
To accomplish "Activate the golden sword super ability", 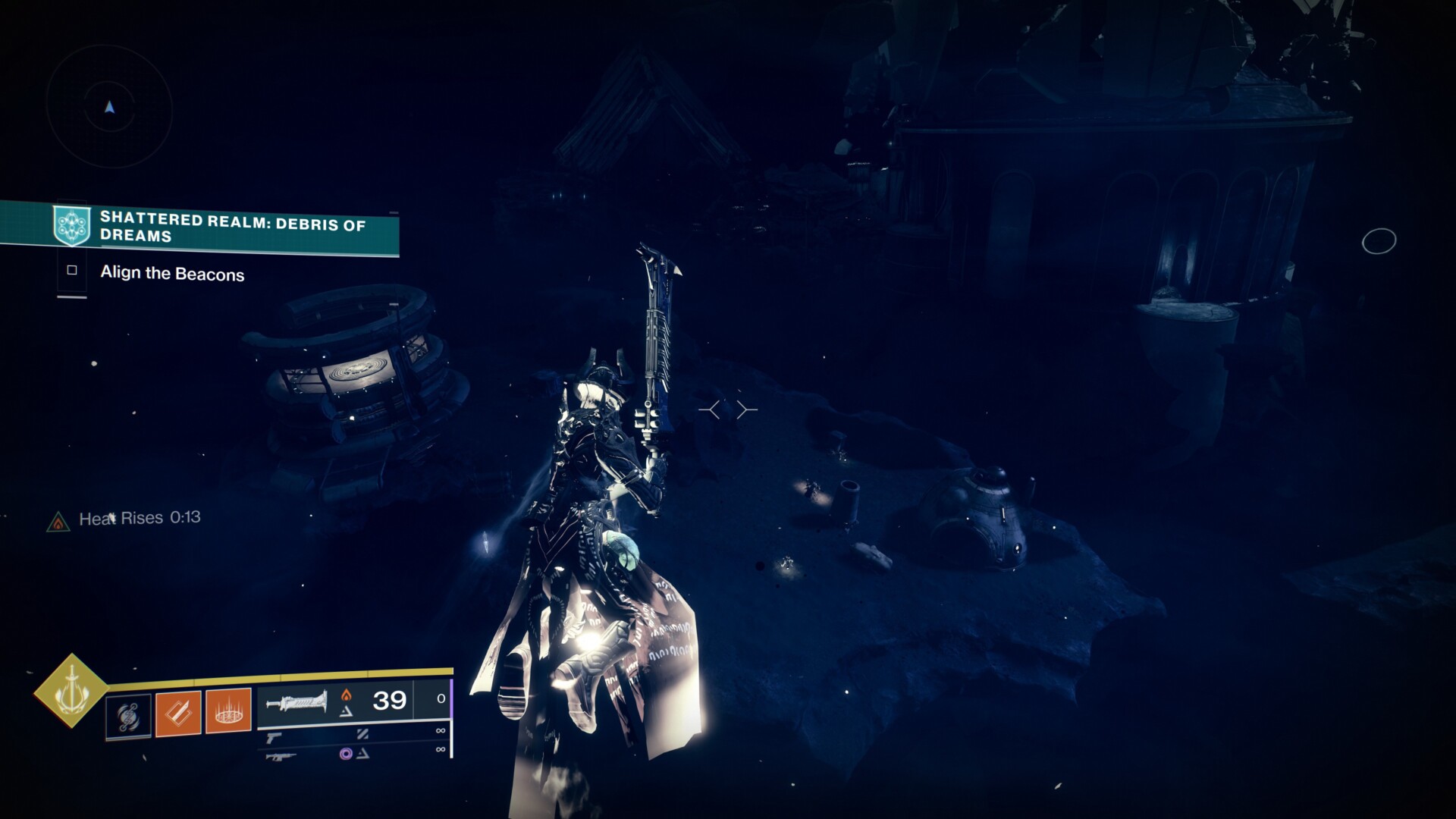I will pyautogui.click(x=71, y=691).
